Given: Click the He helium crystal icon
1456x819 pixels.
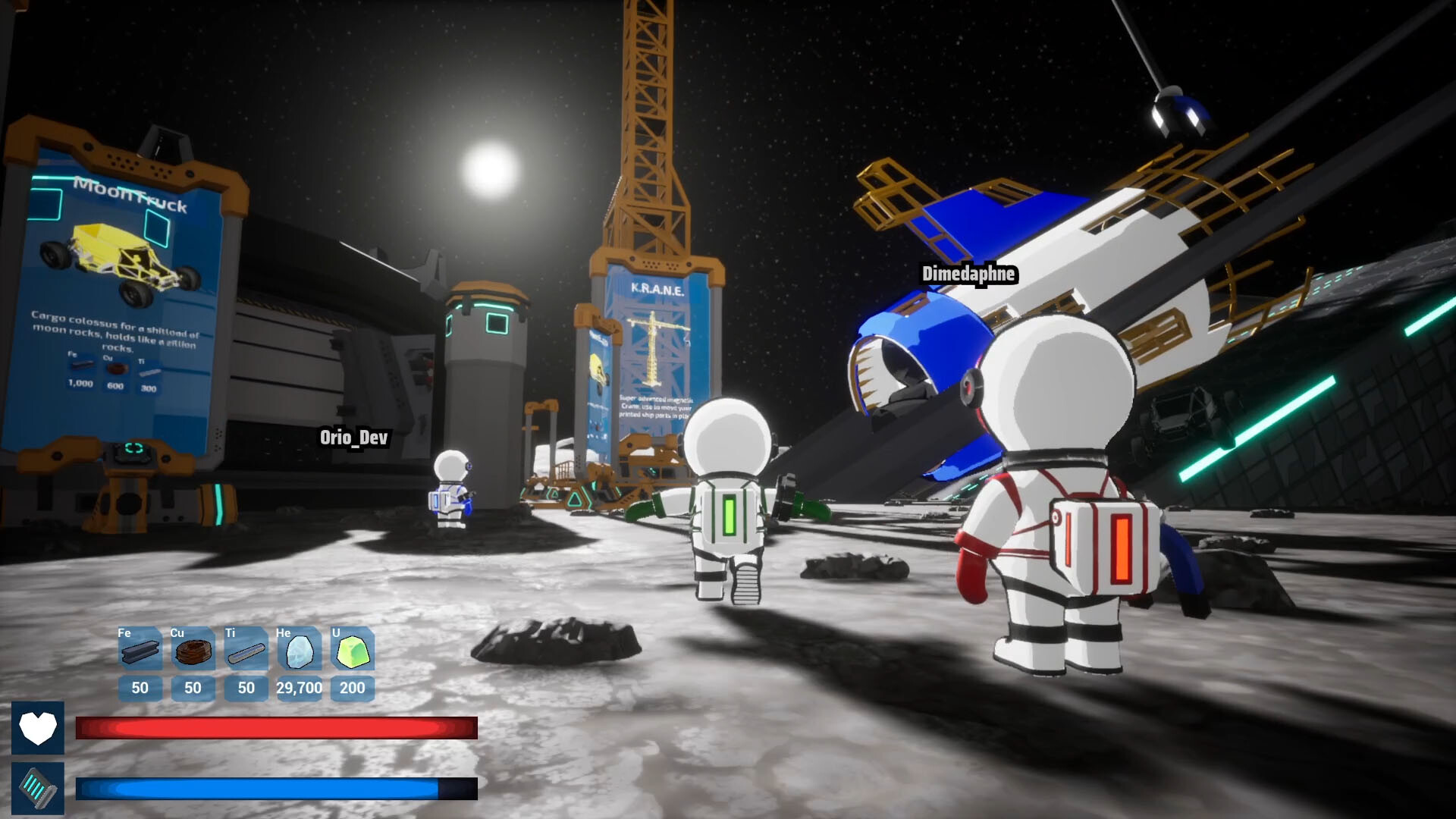Looking at the screenshot, I should 299,651.
